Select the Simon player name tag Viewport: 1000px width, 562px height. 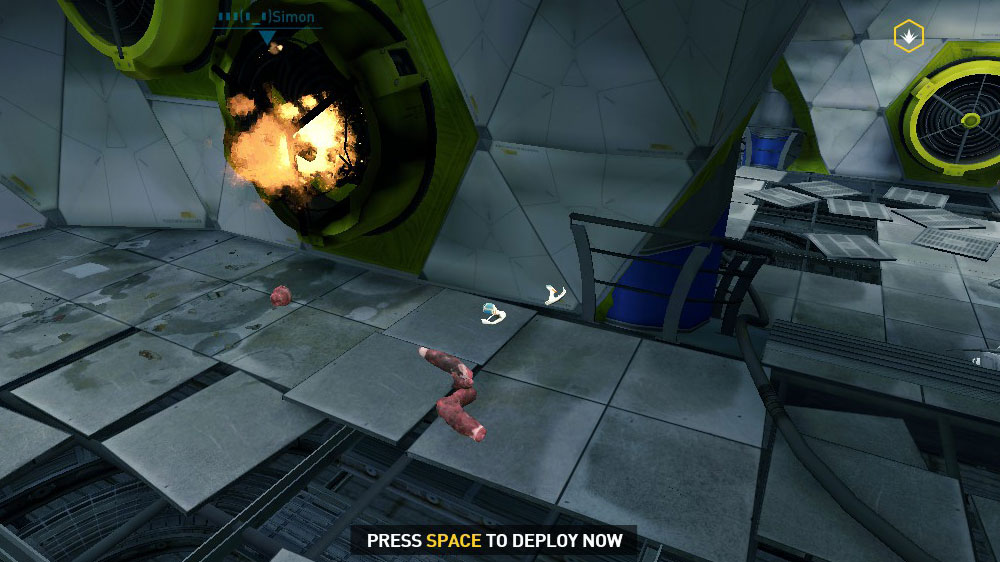tap(266, 16)
